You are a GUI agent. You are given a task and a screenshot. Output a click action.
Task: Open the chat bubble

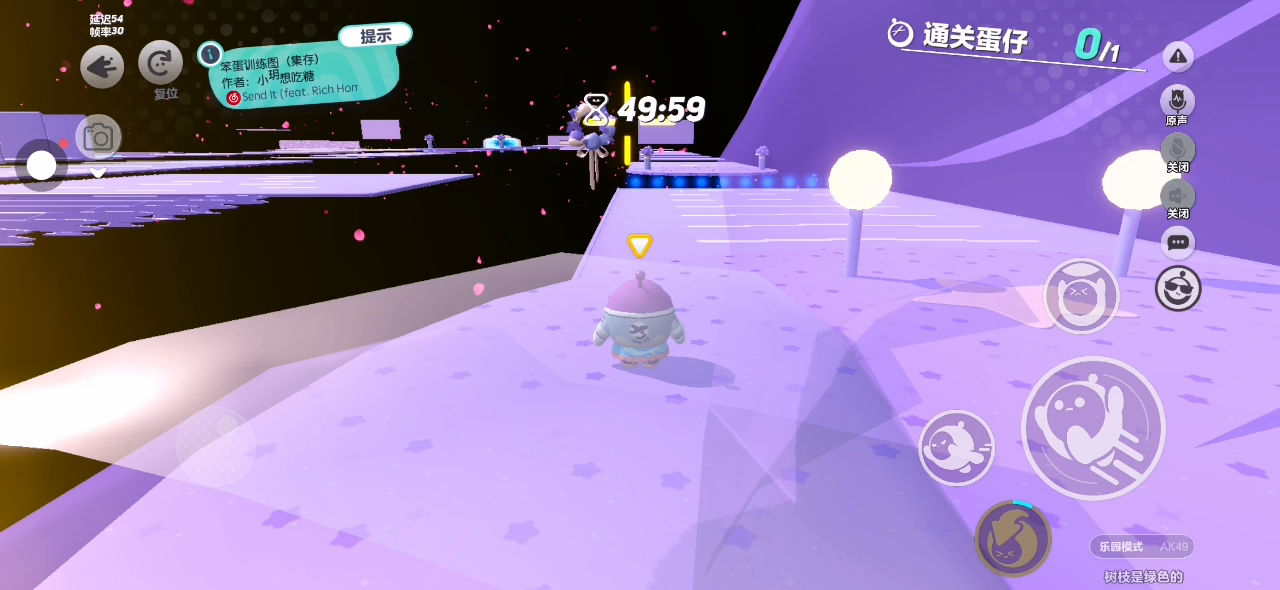(1178, 242)
